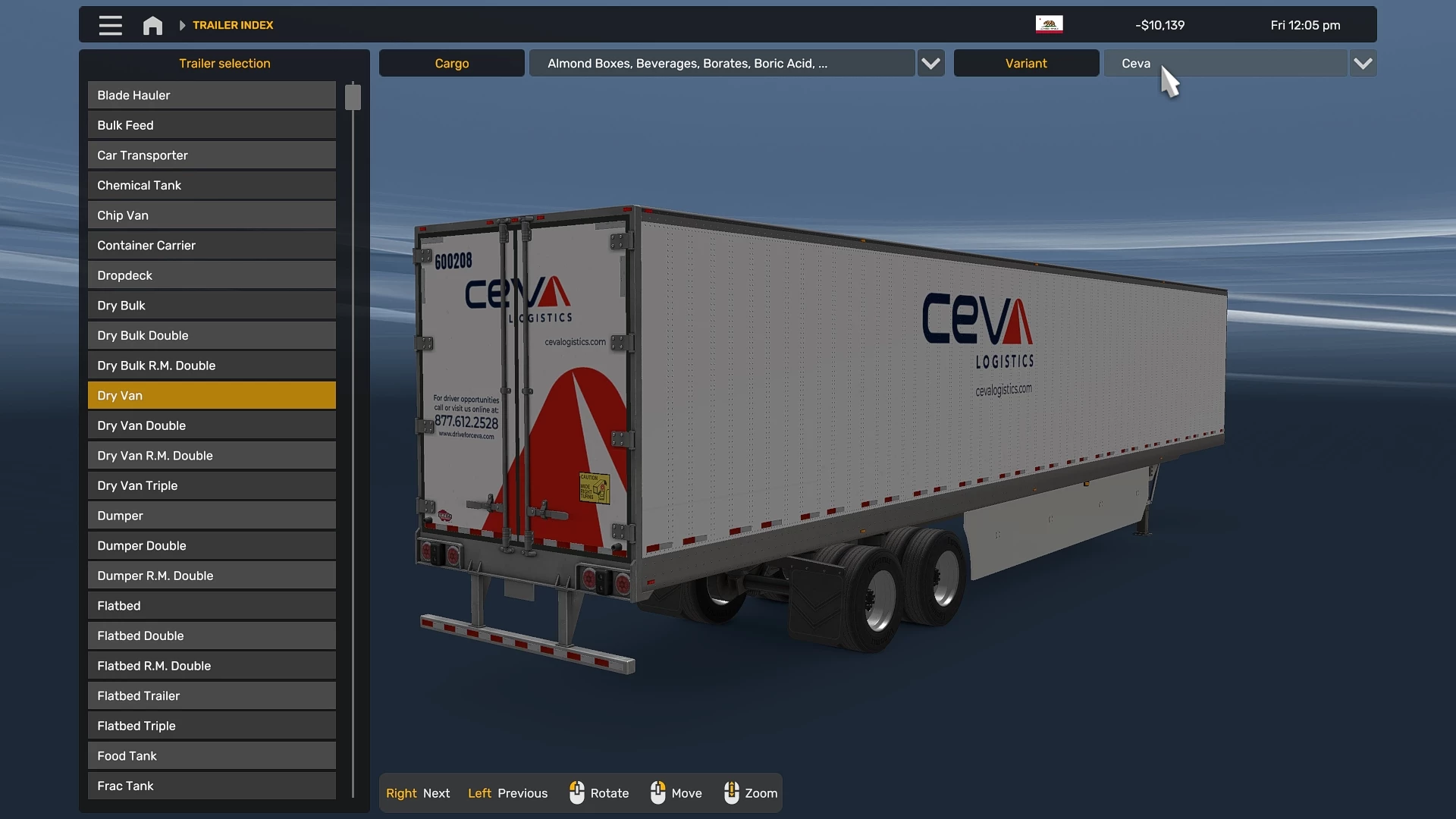
Task: Select the Chemical Tank trailer type
Action: (211, 185)
